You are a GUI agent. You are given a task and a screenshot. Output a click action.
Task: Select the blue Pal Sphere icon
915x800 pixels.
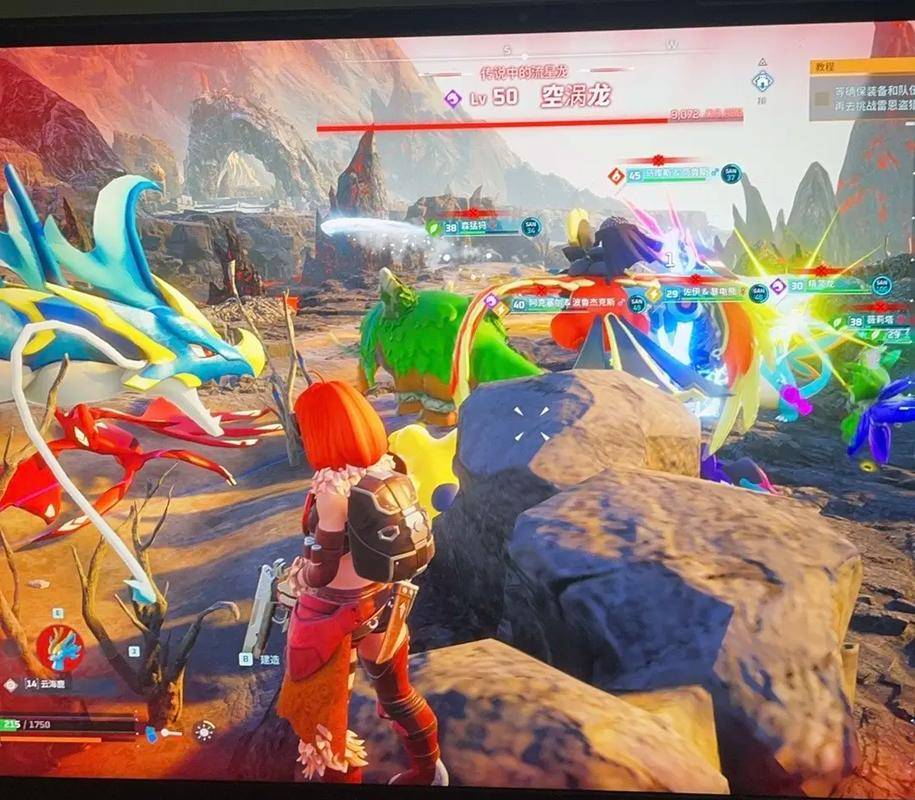(x=153, y=734)
